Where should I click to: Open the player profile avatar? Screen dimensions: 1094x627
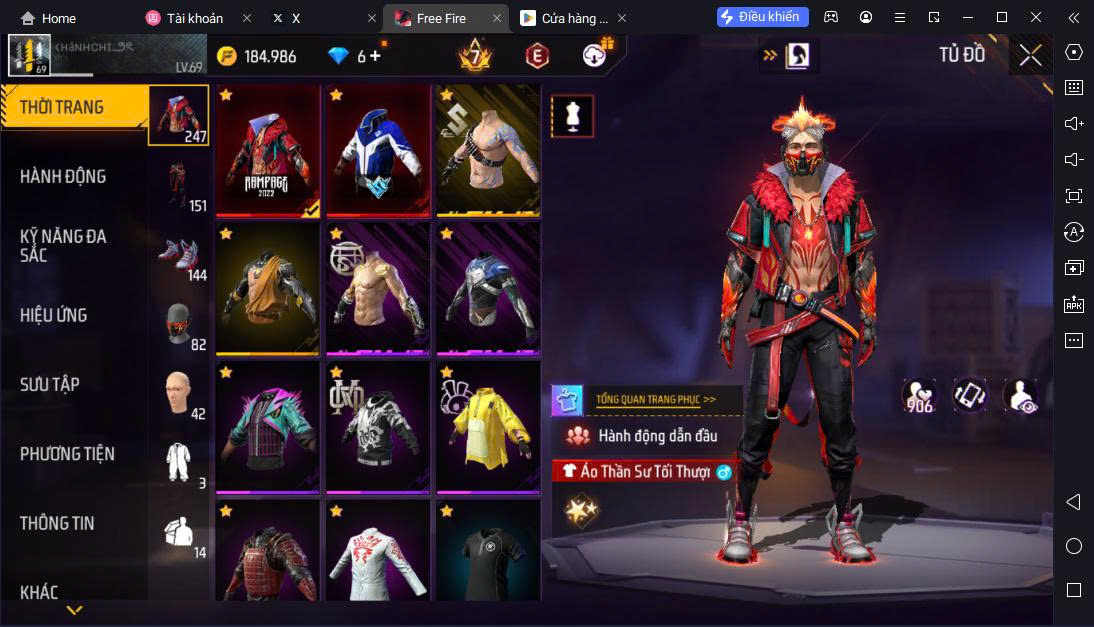click(29, 55)
